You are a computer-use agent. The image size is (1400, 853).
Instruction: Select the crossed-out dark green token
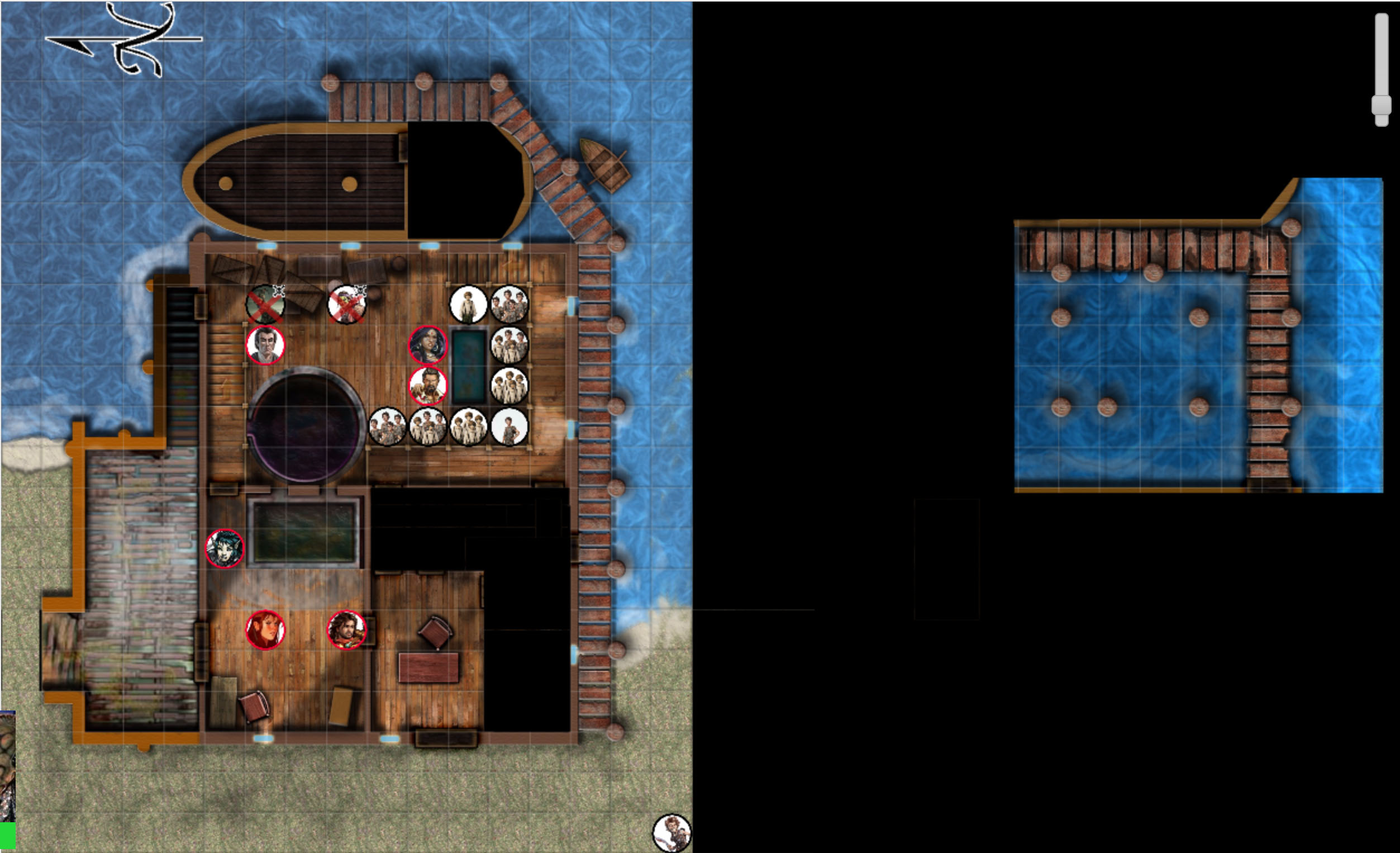[x=265, y=304]
